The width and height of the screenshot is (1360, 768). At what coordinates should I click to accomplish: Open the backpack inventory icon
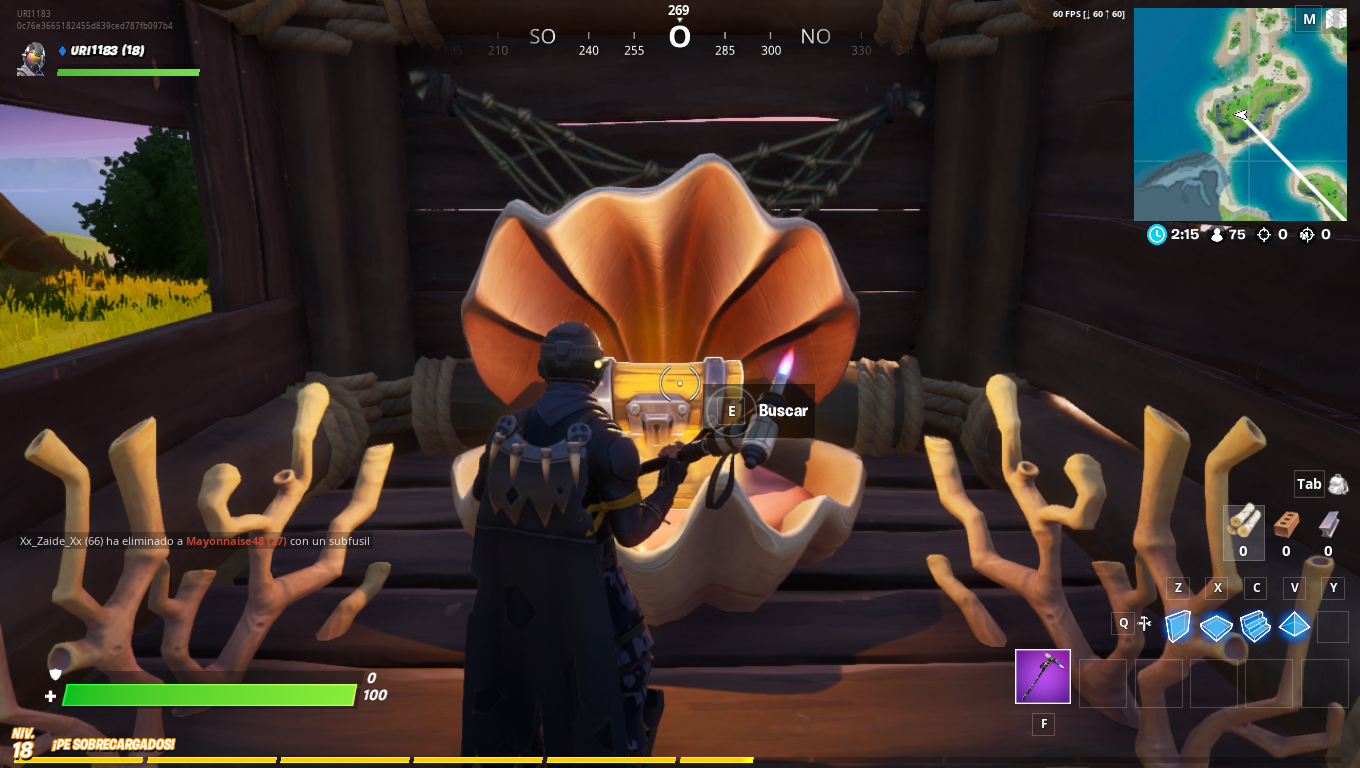tap(1338, 484)
